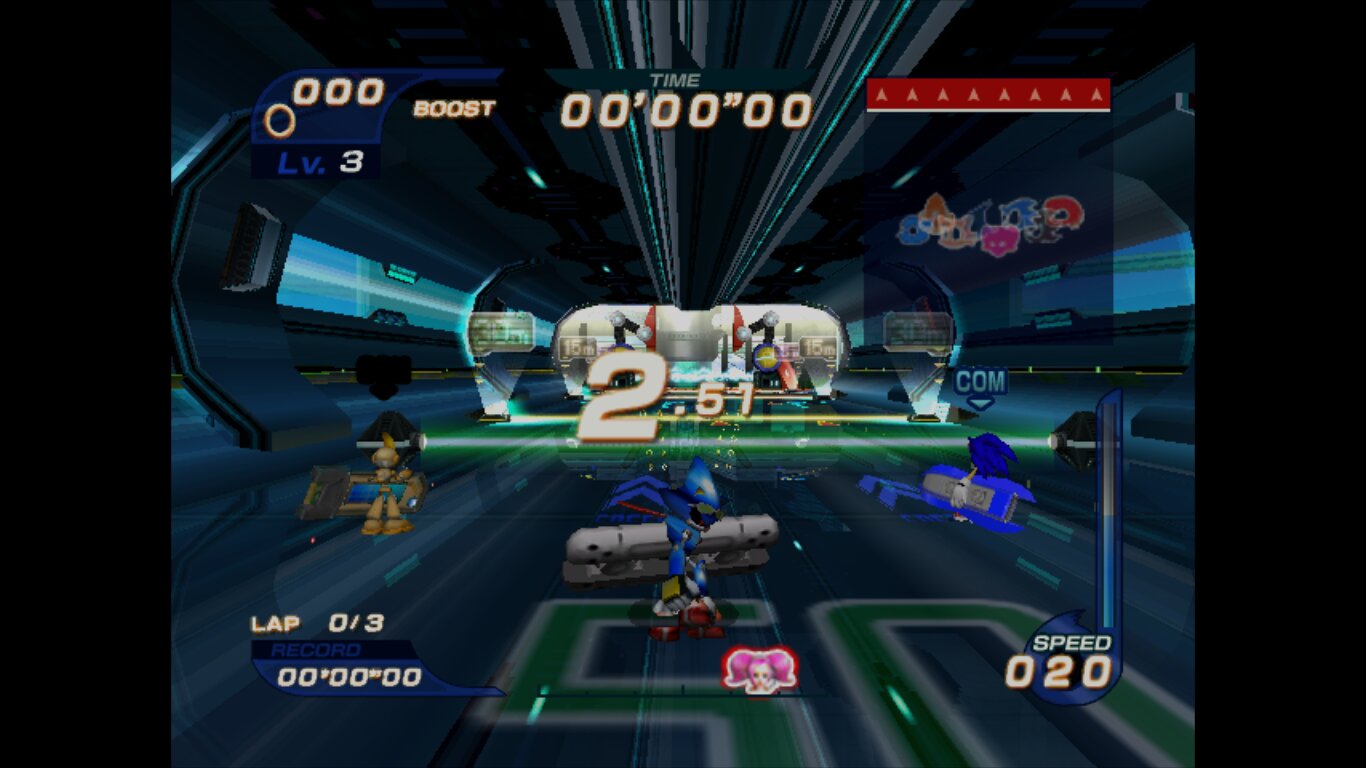Click the gold ring icon
The width and height of the screenshot is (1366, 768).
[x=279, y=121]
